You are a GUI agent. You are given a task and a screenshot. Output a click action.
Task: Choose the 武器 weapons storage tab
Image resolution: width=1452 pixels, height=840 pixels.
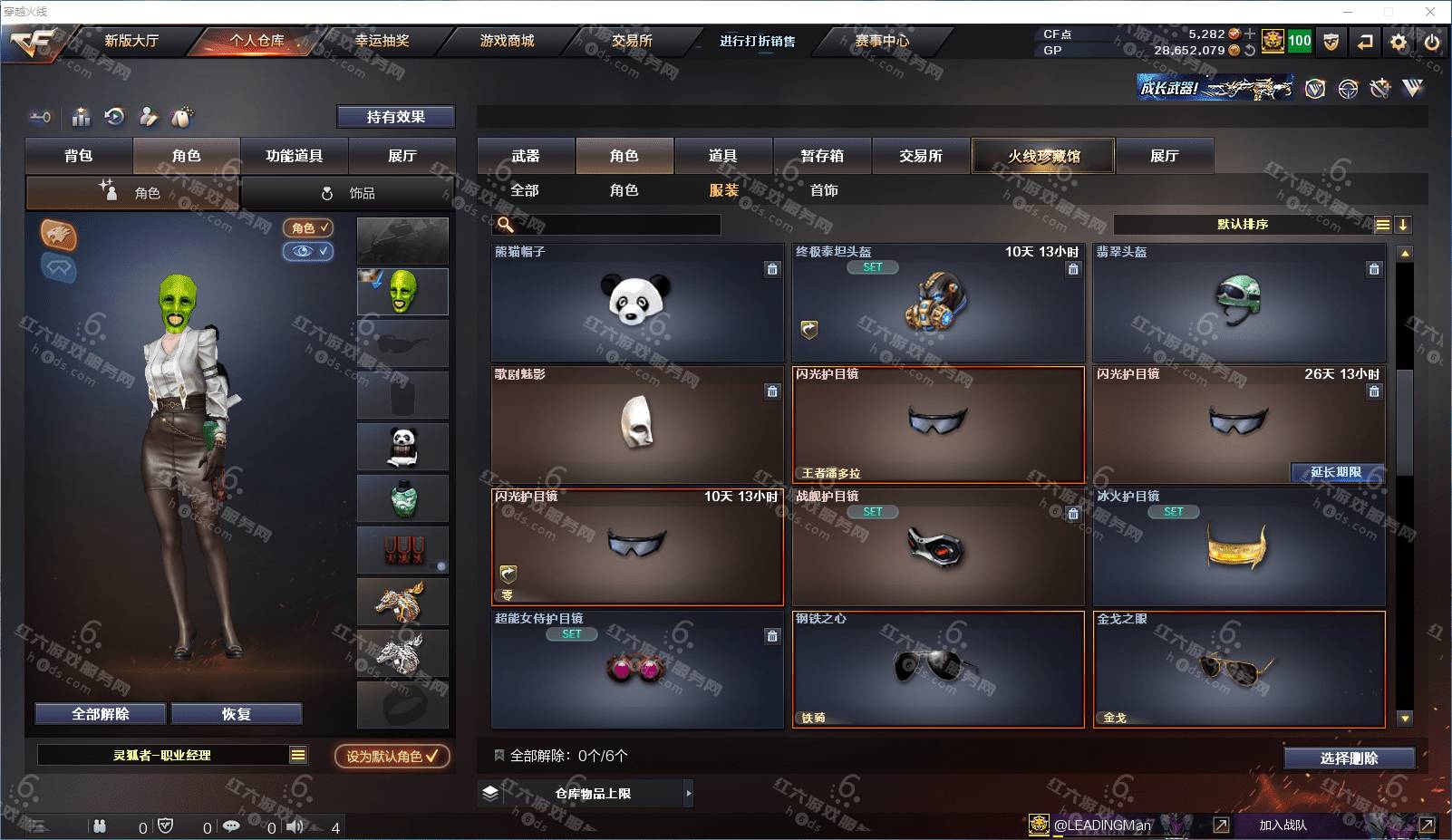pos(526,156)
